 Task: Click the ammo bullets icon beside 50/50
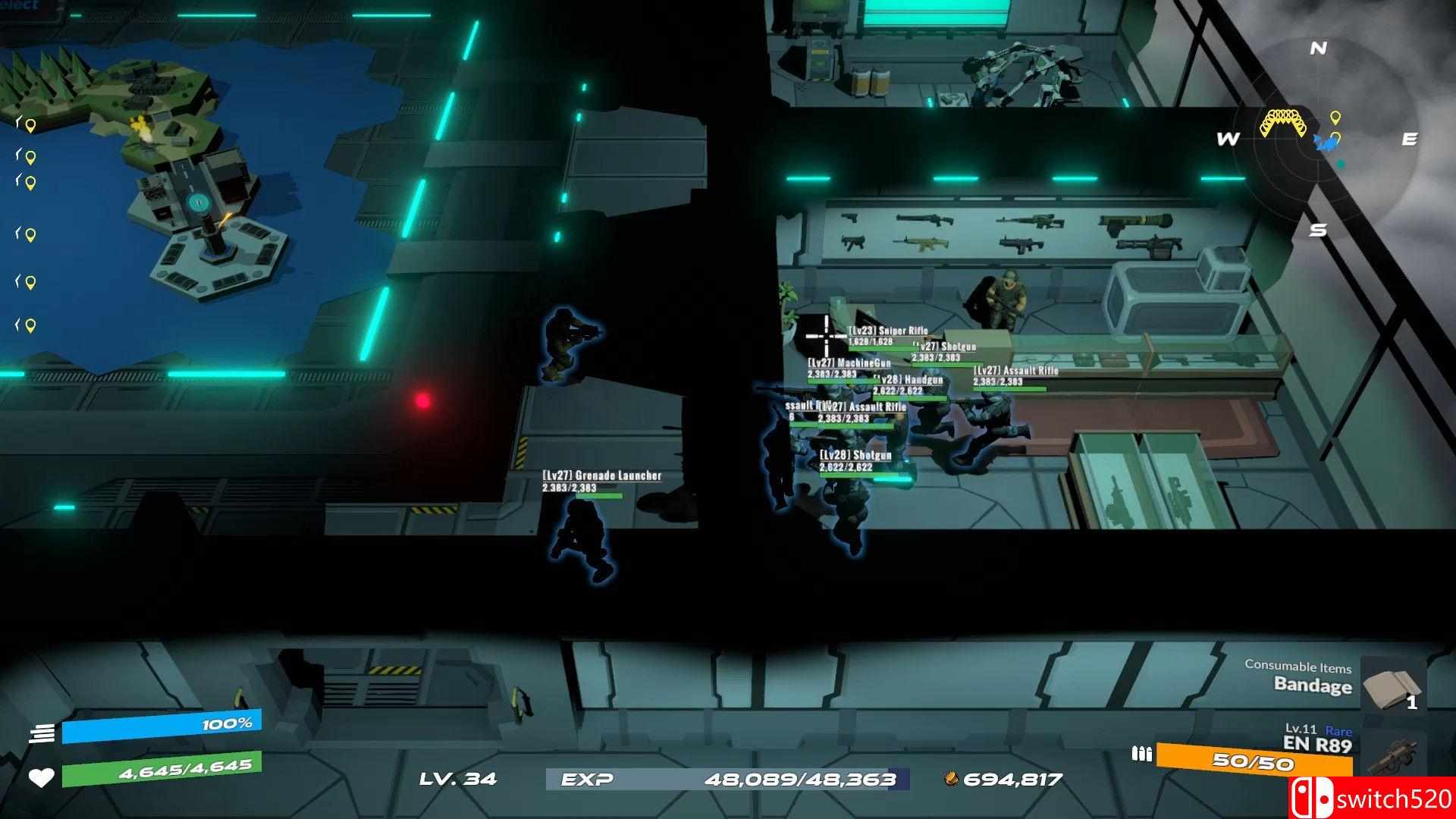coord(1141,755)
